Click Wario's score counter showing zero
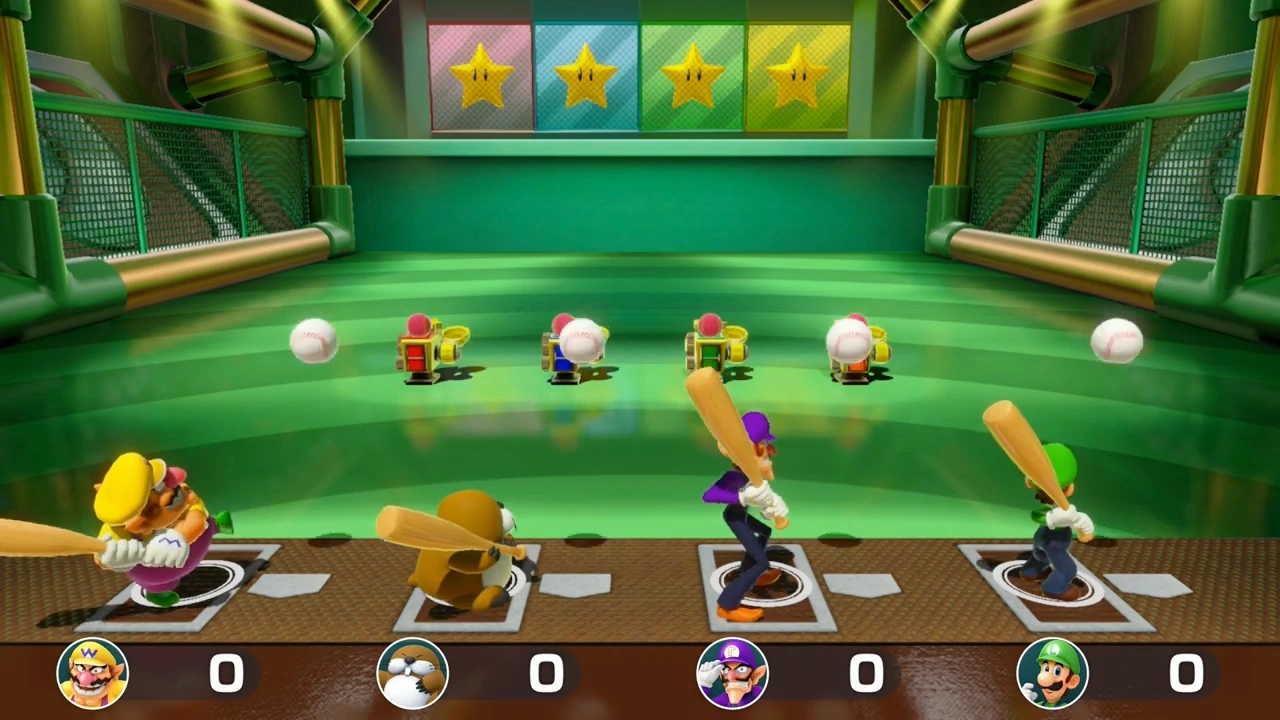The height and width of the screenshot is (720, 1280). click(226, 673)
